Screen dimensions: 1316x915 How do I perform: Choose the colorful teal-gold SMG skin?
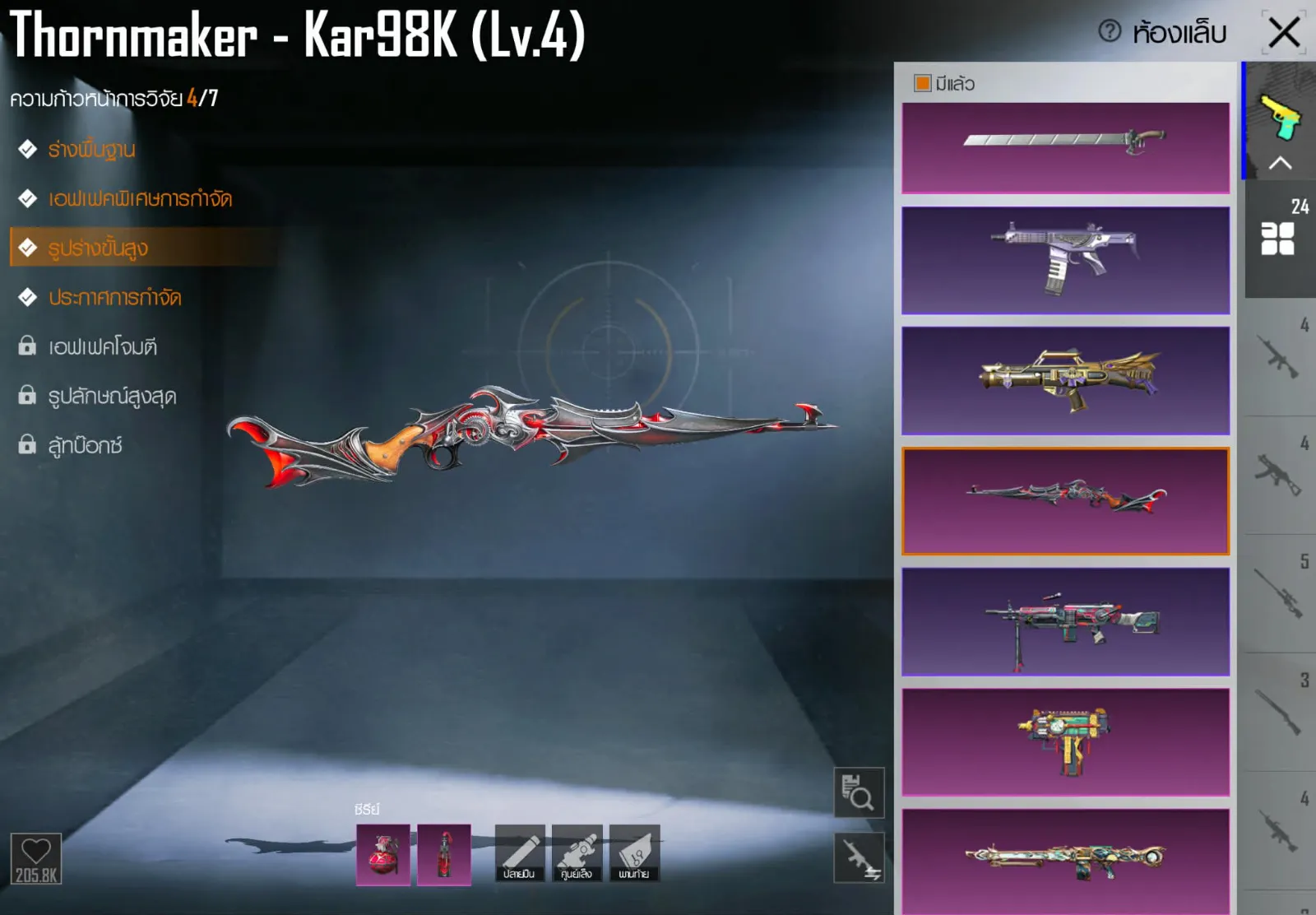pos(1065,741)
